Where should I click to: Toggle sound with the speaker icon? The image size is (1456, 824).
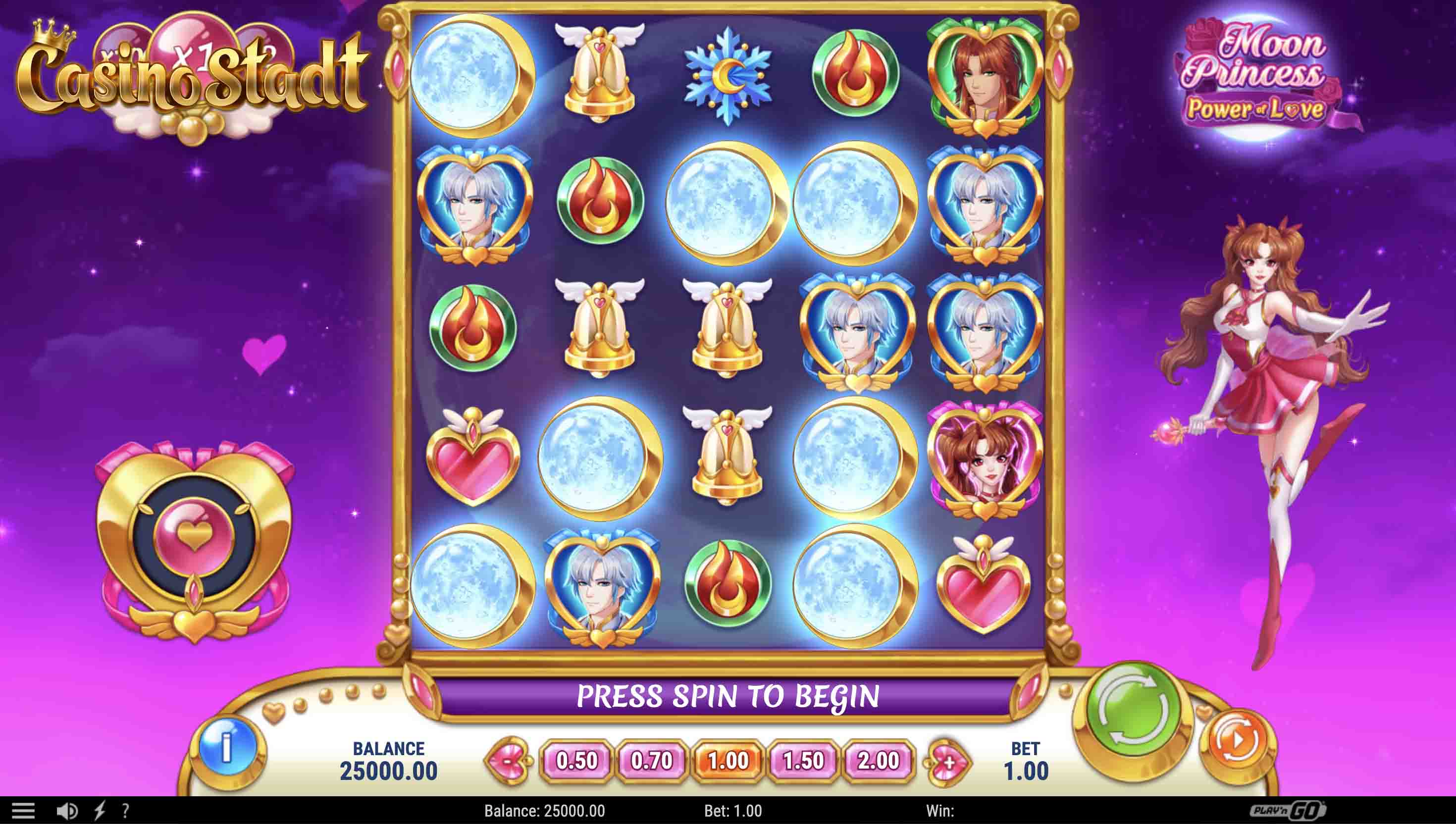[68, 811]
